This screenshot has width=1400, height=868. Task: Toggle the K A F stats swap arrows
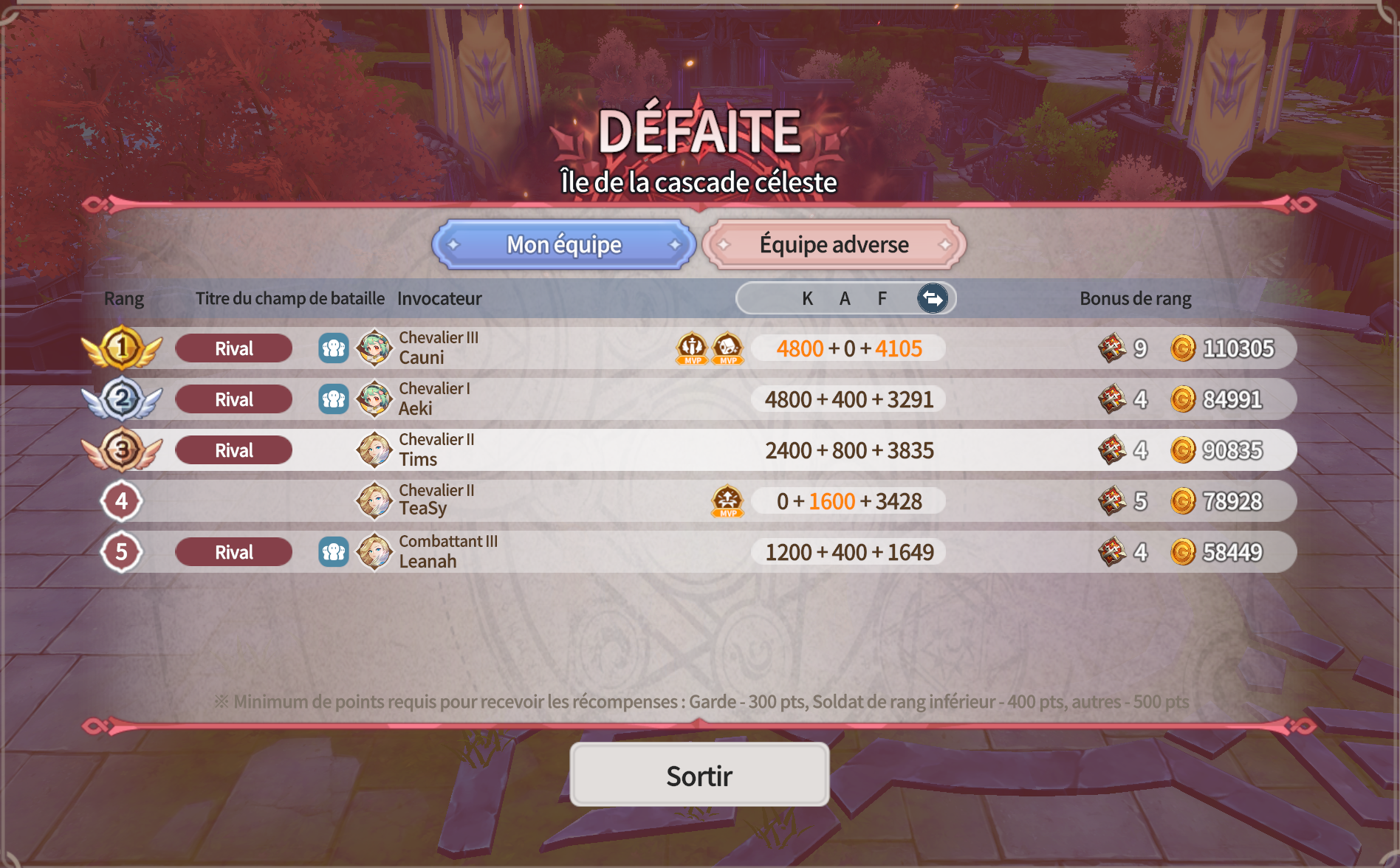(x=933, y=298)
